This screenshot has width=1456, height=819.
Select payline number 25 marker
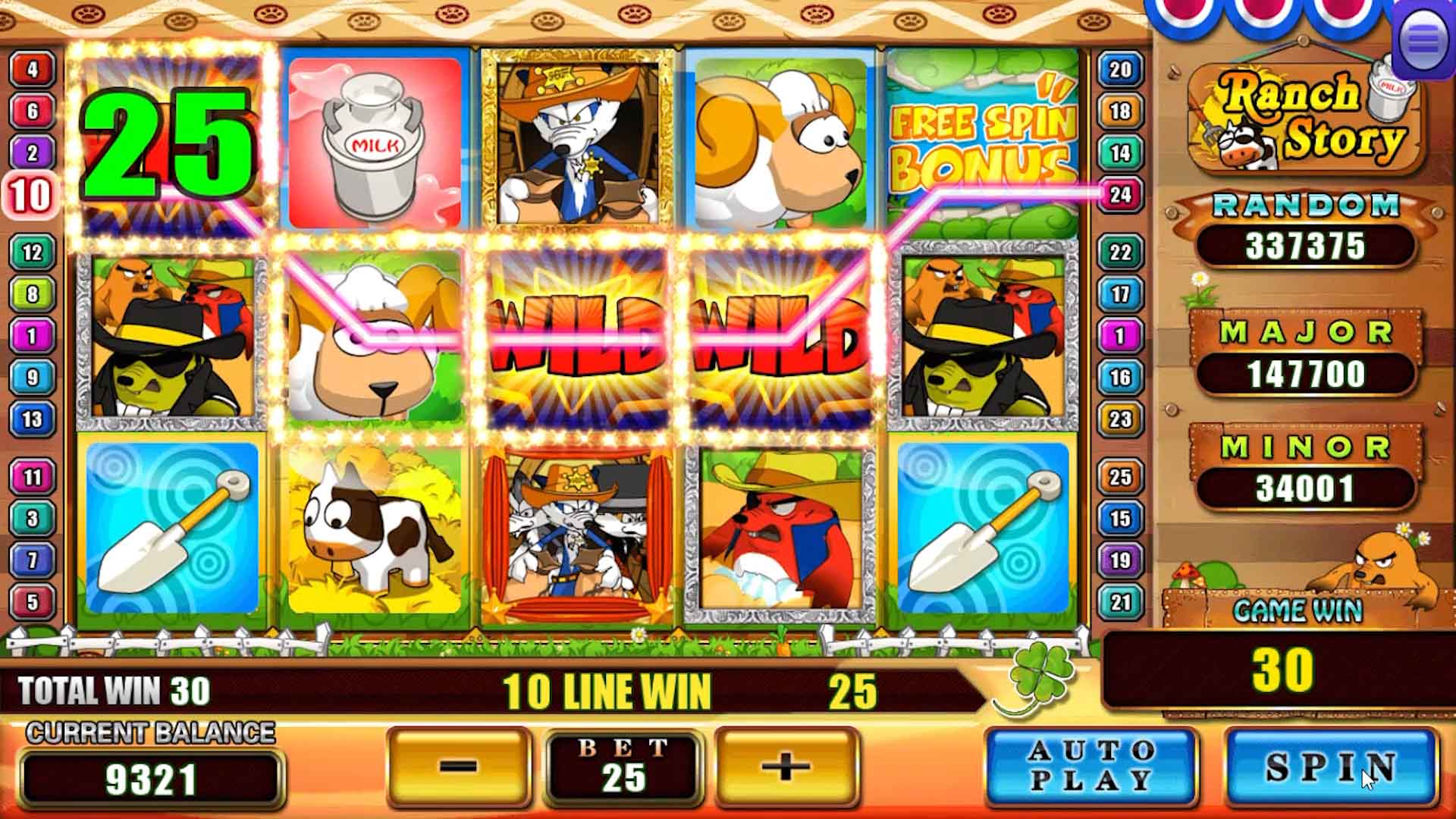pyautogui.click(x=1120, y=477)
